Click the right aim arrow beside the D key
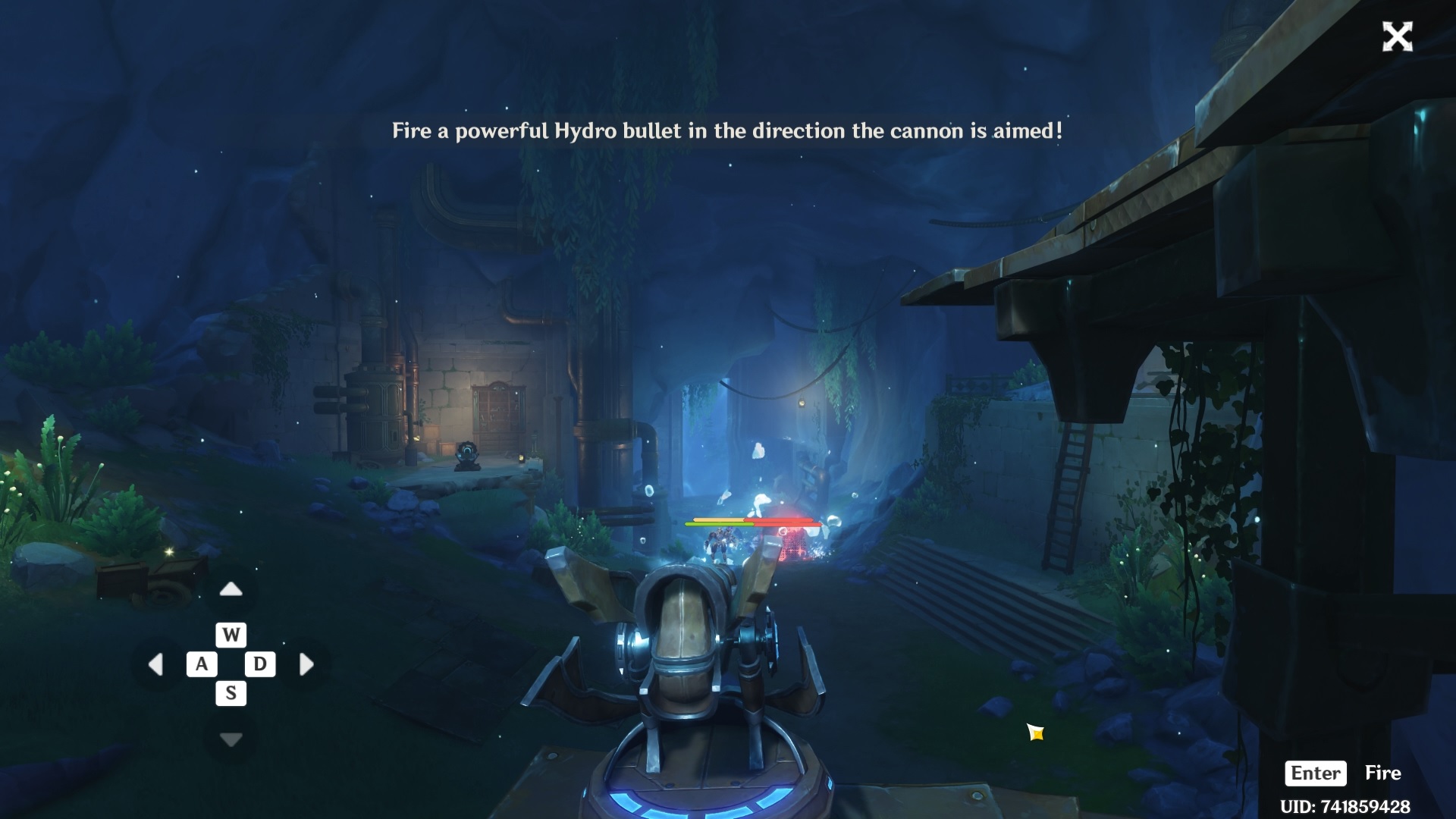The width and height of the screenshot is (1456, 819). (x=306, y=664)
